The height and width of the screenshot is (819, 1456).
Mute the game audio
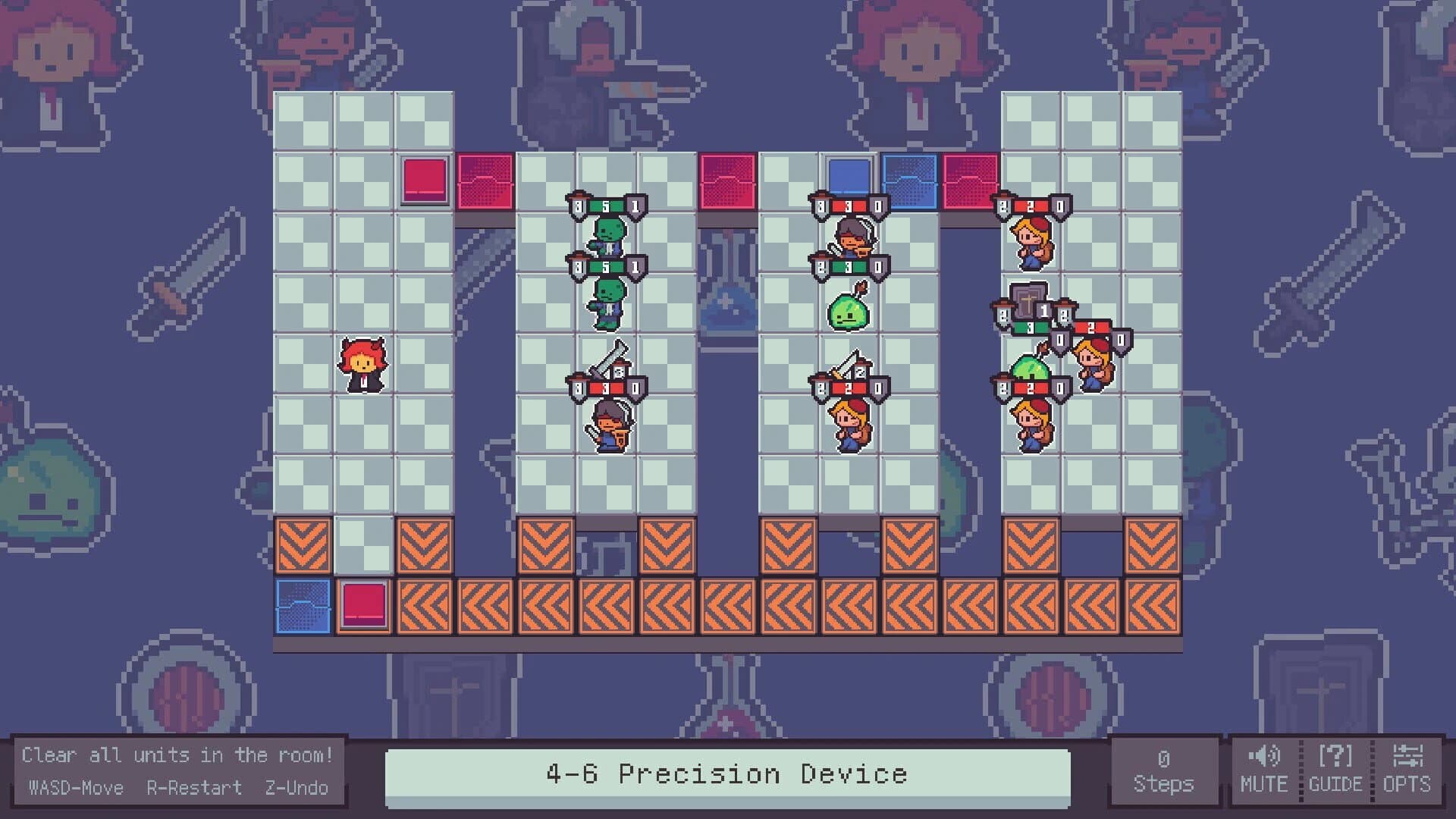[1265, 773]
